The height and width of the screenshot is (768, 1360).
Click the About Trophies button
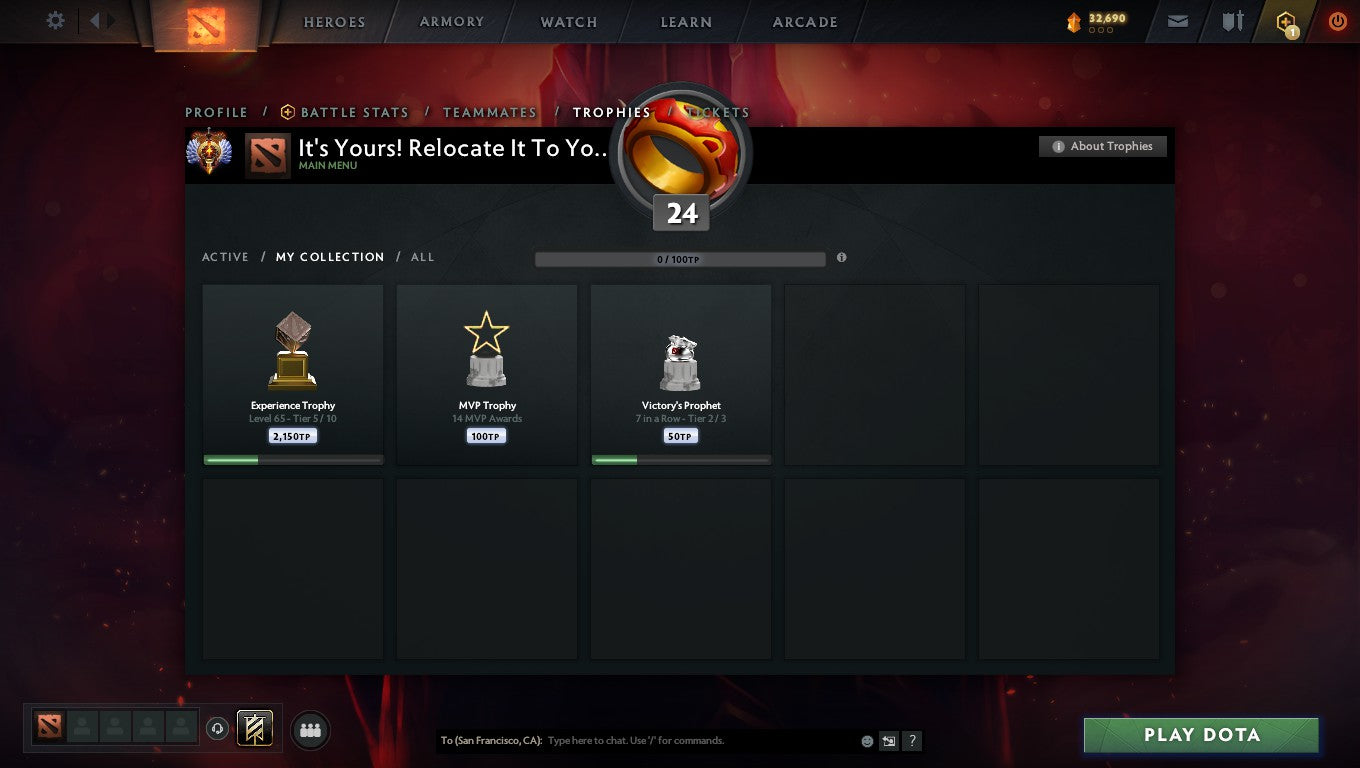coord(1102,146)
